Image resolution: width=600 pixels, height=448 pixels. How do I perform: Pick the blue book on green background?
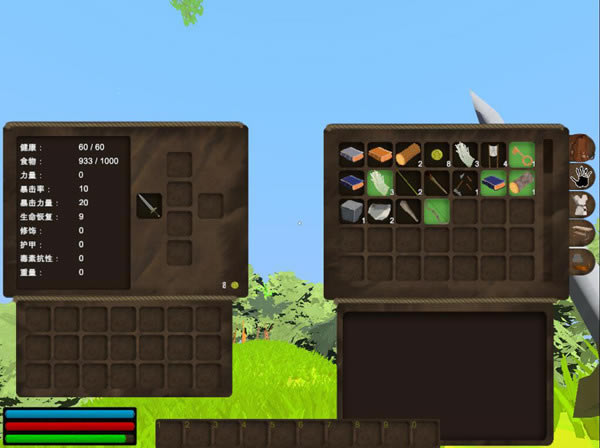coord(493,183)
